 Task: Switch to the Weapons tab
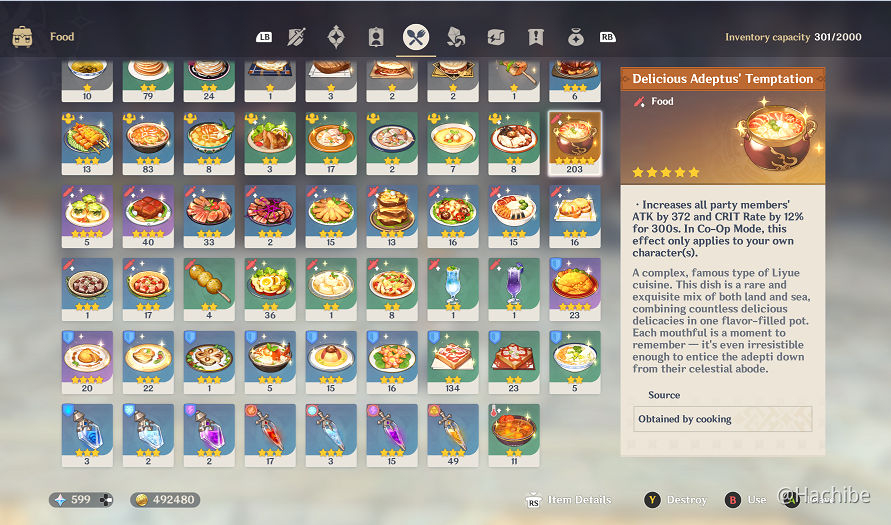click(296, 37)
